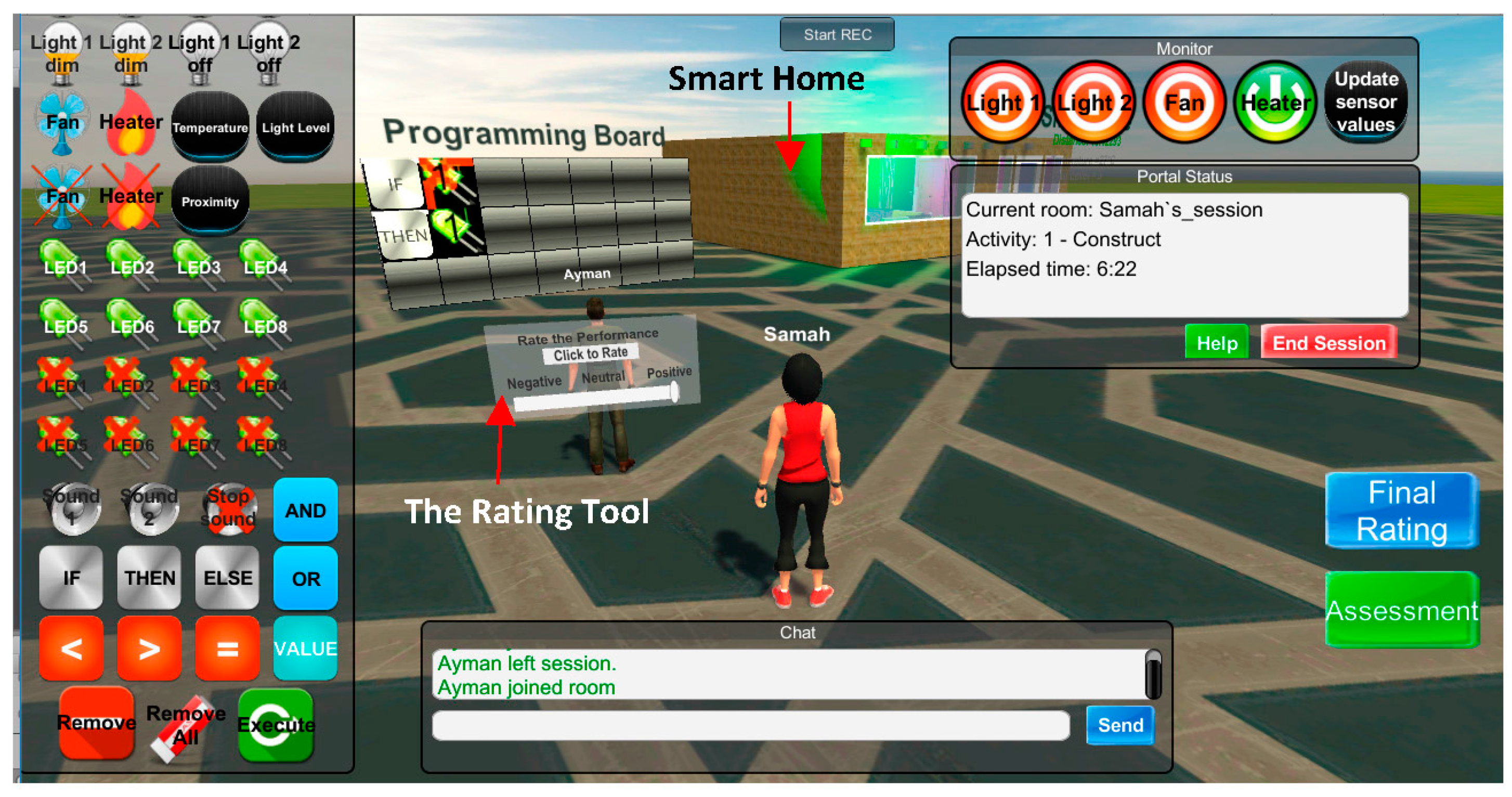Send the chat message
Screen dimensions: 1512x797
pos(1120,725)
